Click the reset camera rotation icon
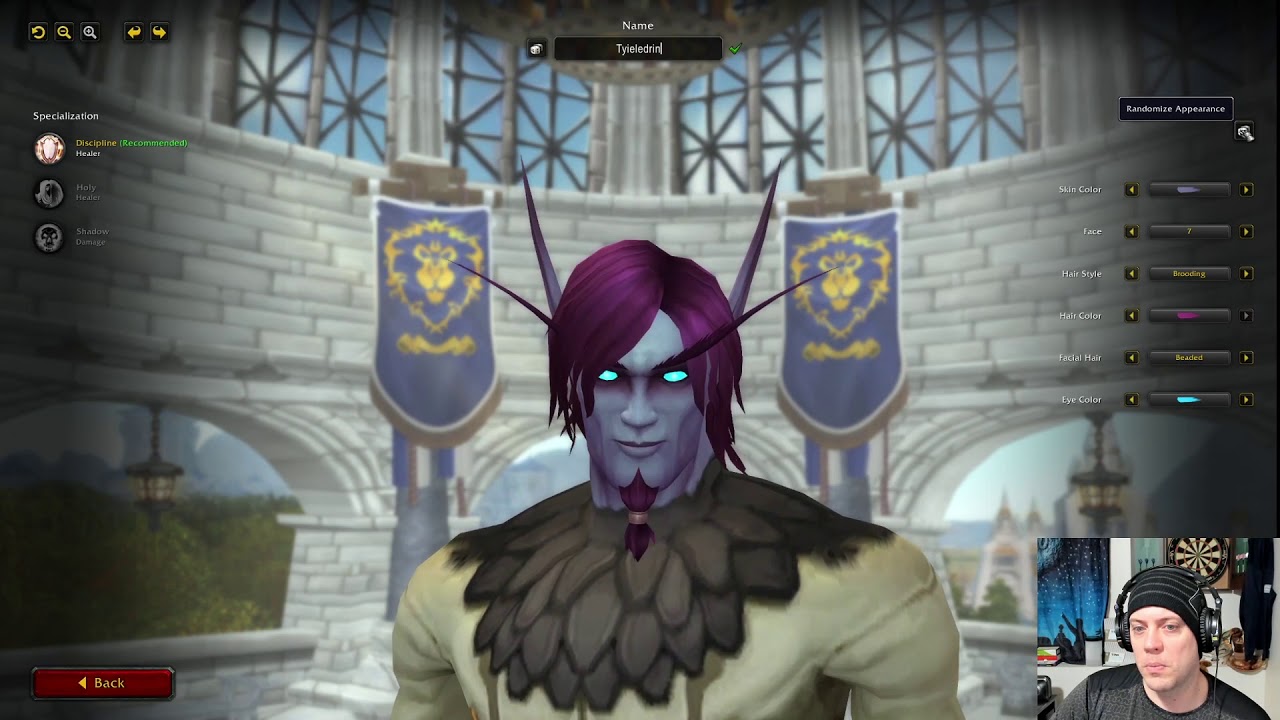This screenshot has width=1280, height=720. 37,32
